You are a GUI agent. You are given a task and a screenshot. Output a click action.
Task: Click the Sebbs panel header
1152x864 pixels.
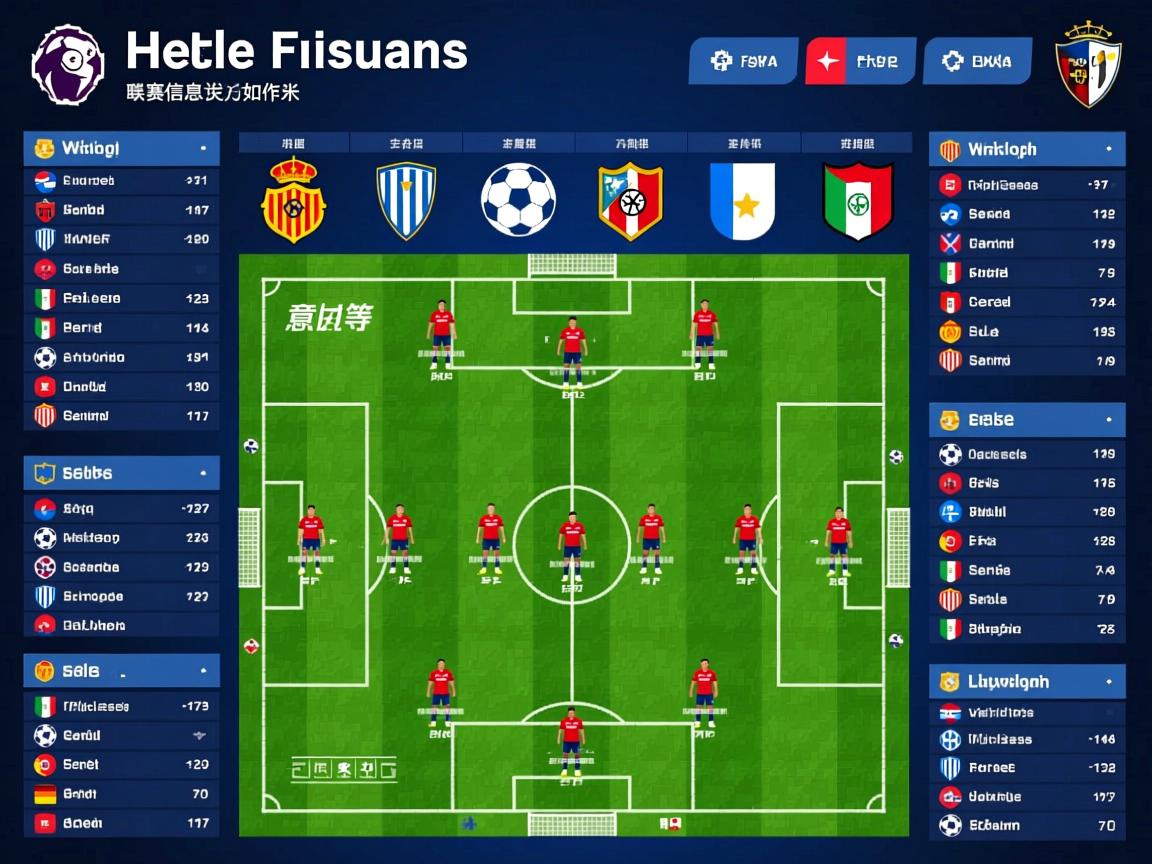pyautogui.click(x=121, y=473)
